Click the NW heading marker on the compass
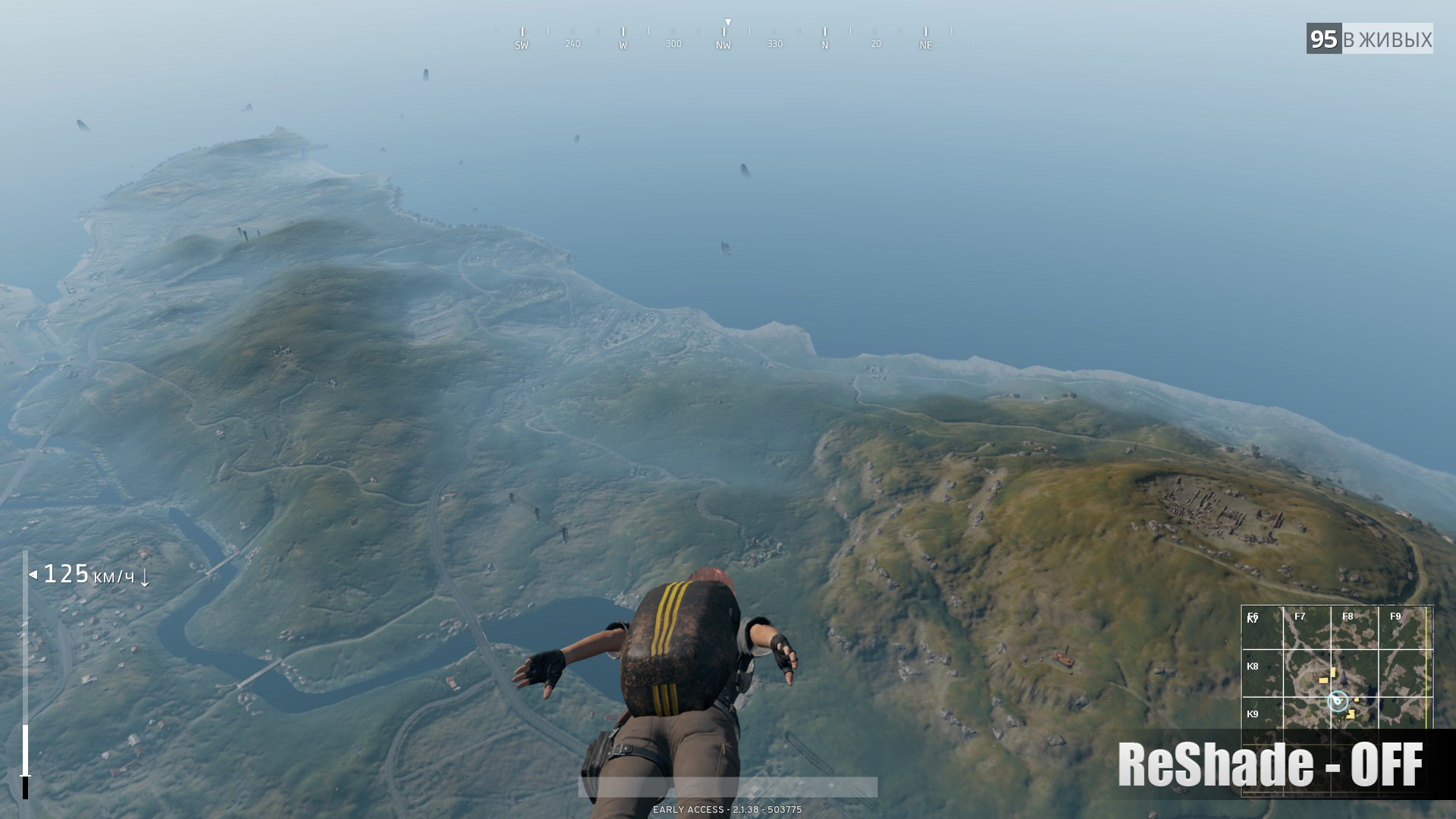The image size is (1456, 819). (x=723, y=45)
